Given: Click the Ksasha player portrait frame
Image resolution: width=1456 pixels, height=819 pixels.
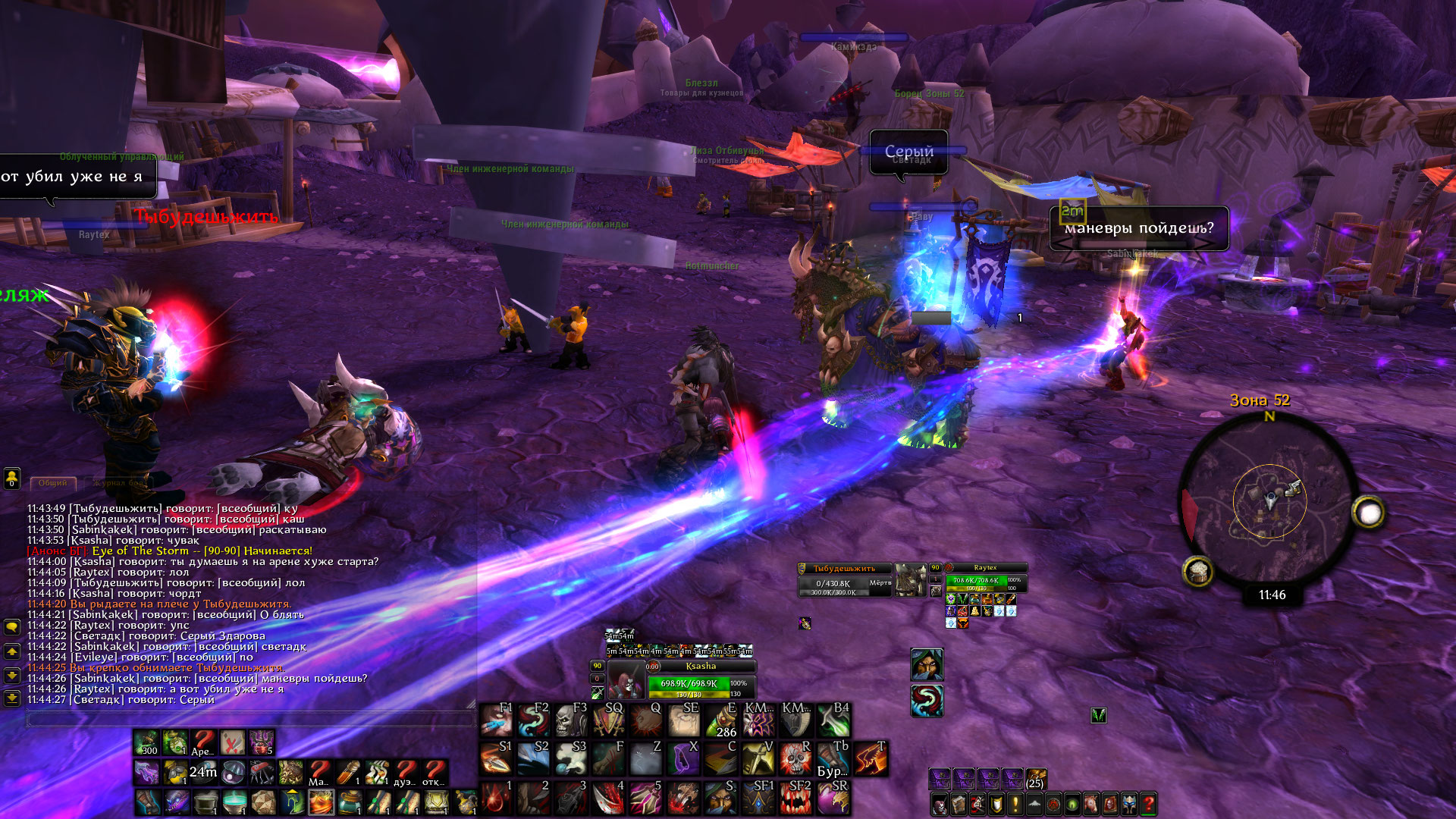Looking at the screenshot, I should (x=626, y=679).
